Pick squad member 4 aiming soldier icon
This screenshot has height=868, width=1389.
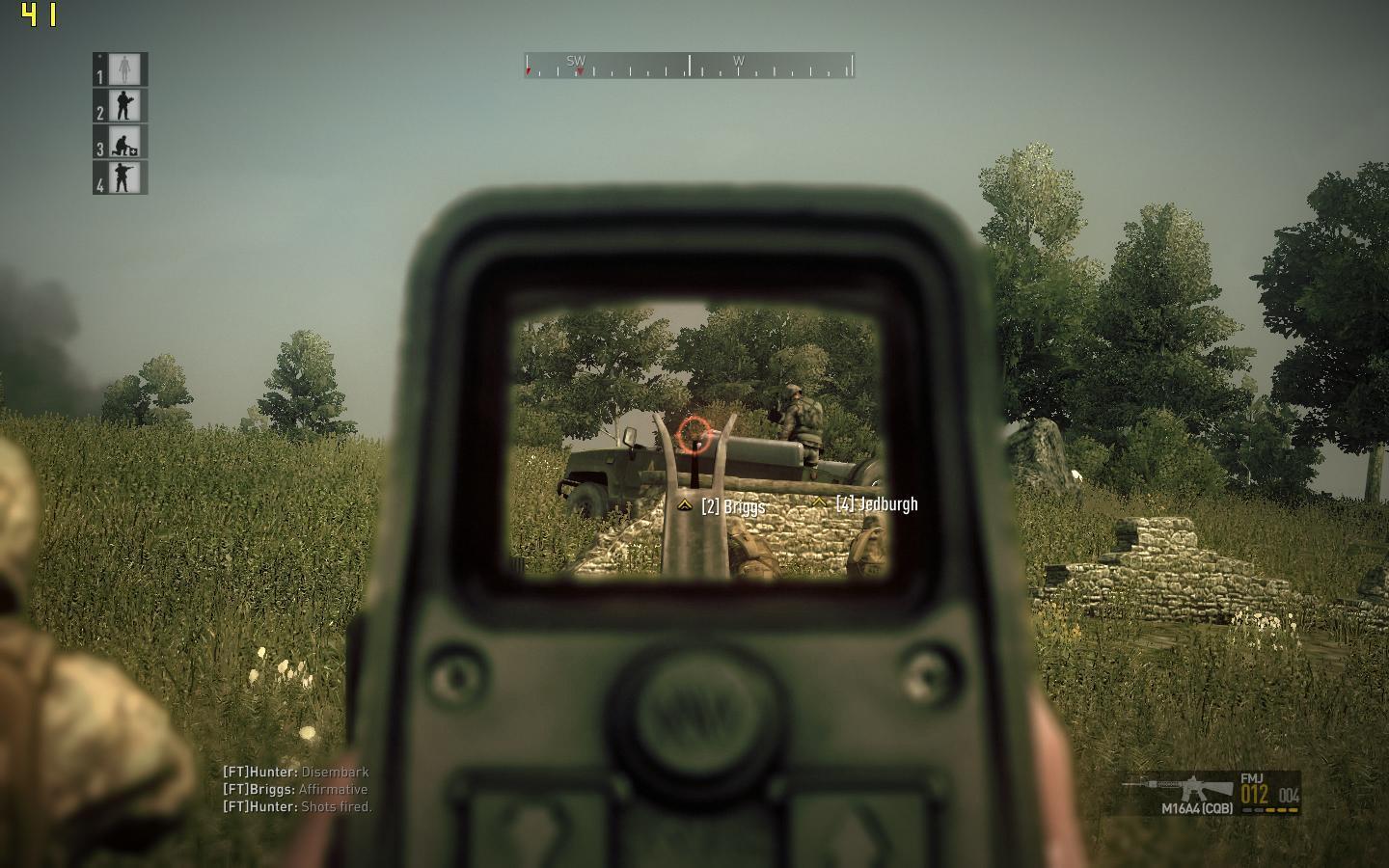pyautogui.click(x=123, y=177)
